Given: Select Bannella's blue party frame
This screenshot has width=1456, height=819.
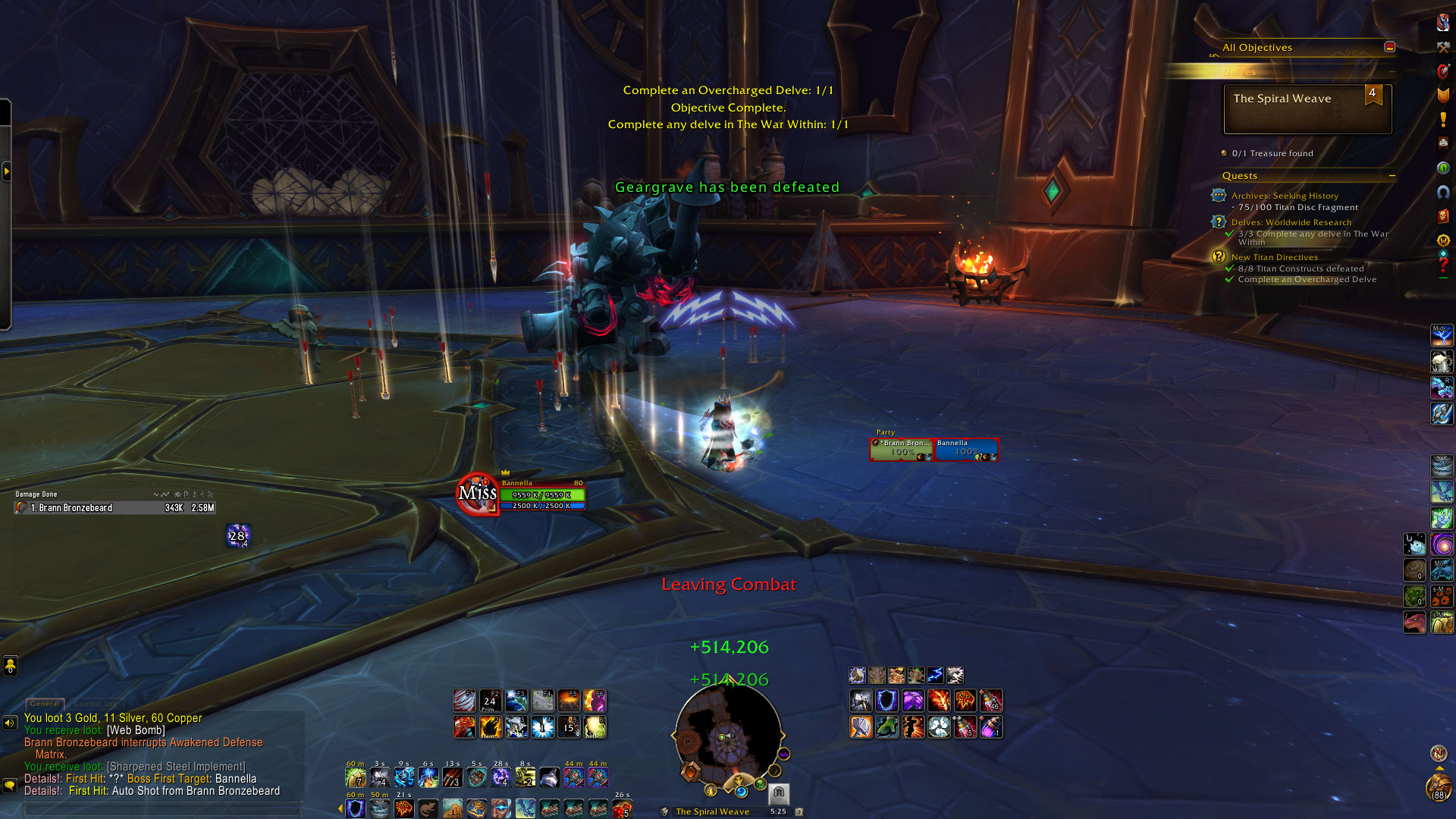Looking at the screenshot, I should (966, 449).
